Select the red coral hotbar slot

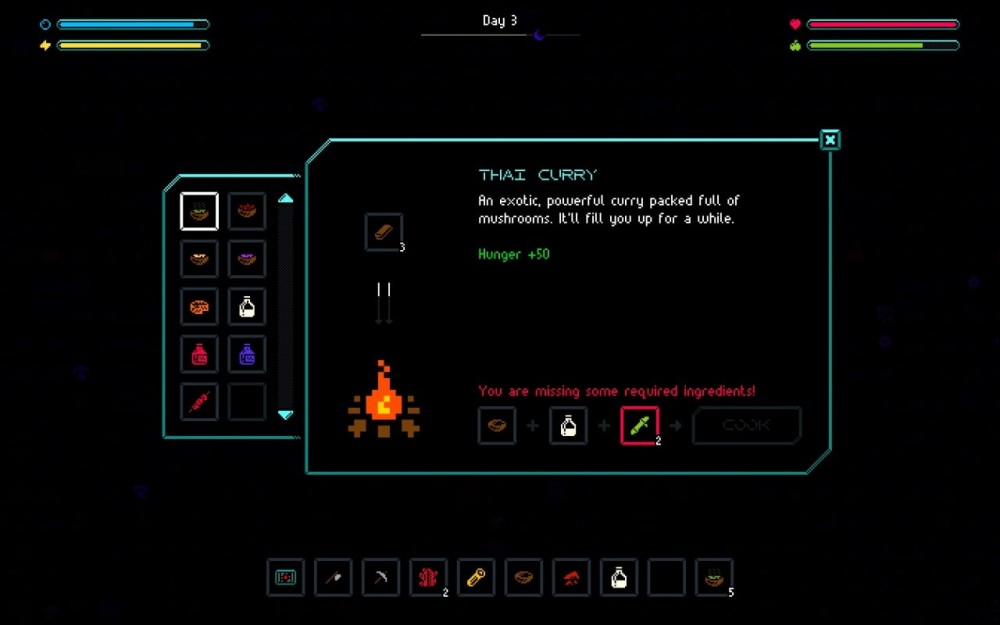[428, 577]
